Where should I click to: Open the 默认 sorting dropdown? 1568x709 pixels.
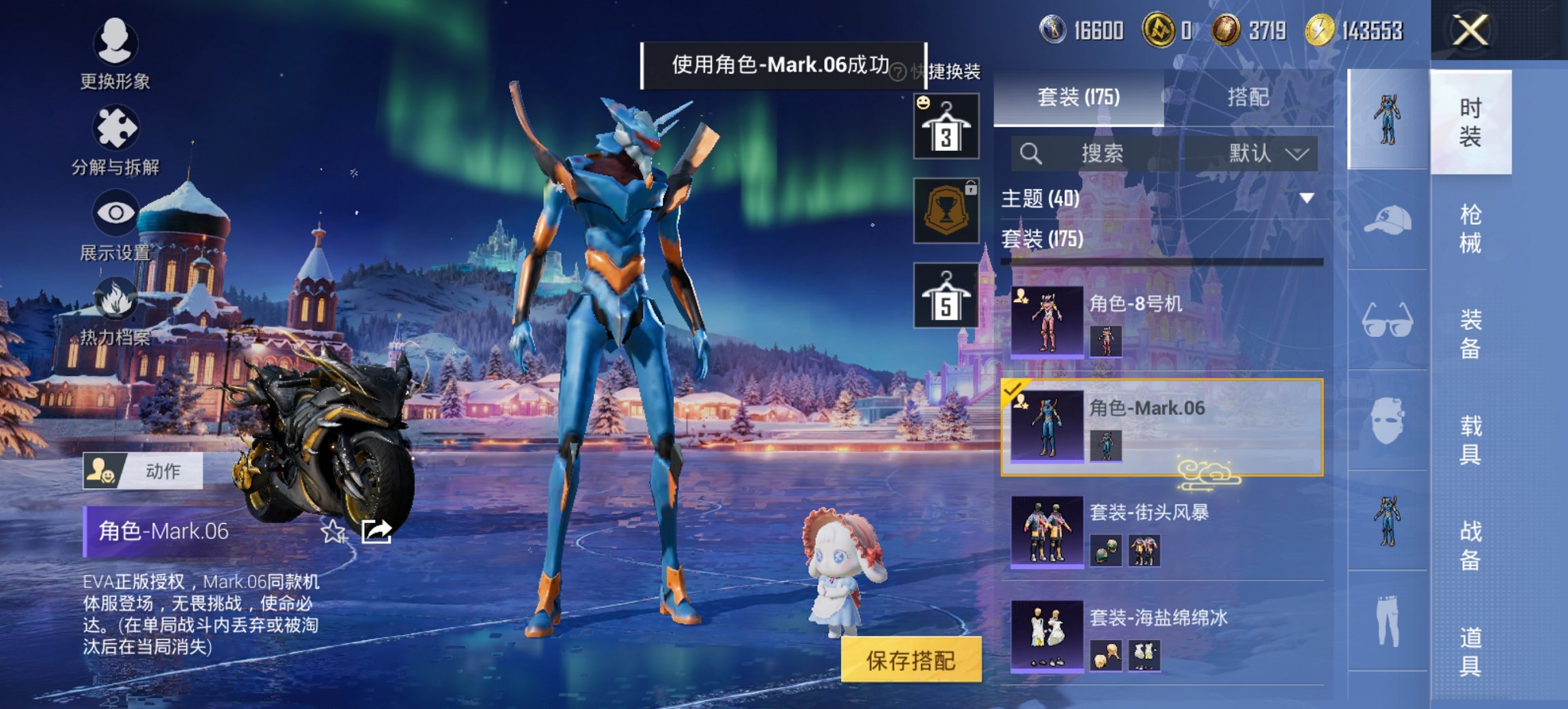pyautogui.click(x=1254, y=153)
